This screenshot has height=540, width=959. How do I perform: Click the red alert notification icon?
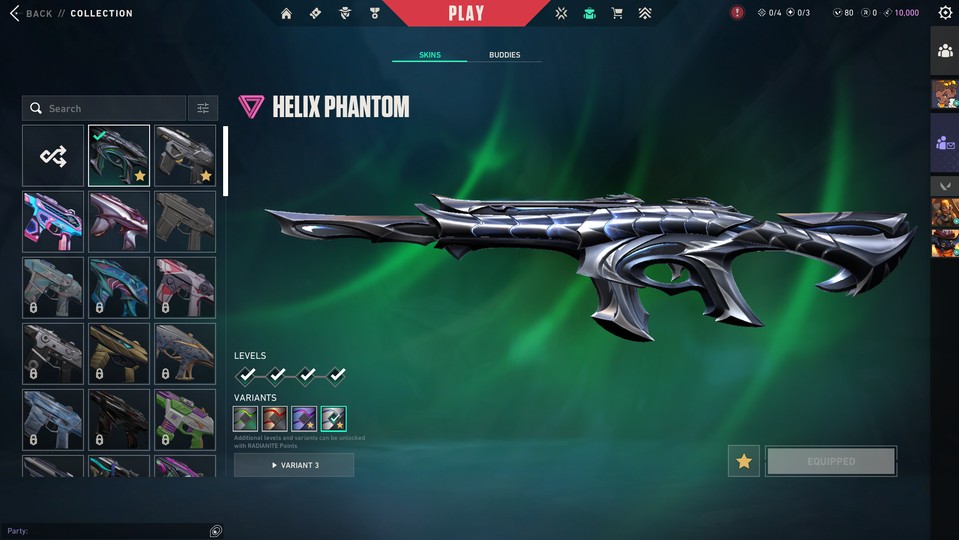click(737, 13)
